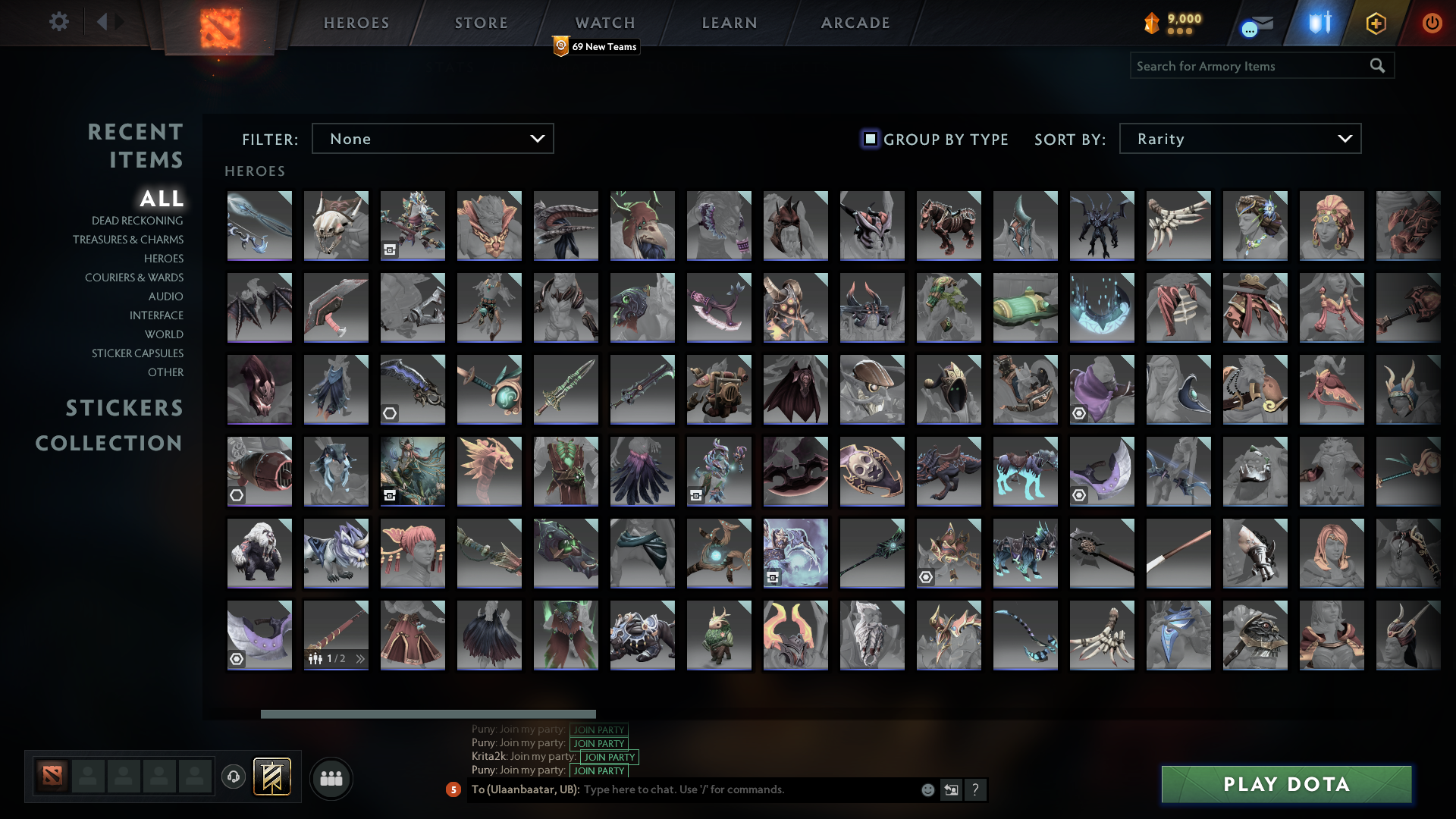Viewport: 1456px width, 819px height.
Task: Toggle the GROUP BY TYPE checkbox
Action: pyautogui.click(x=869, y=139)
